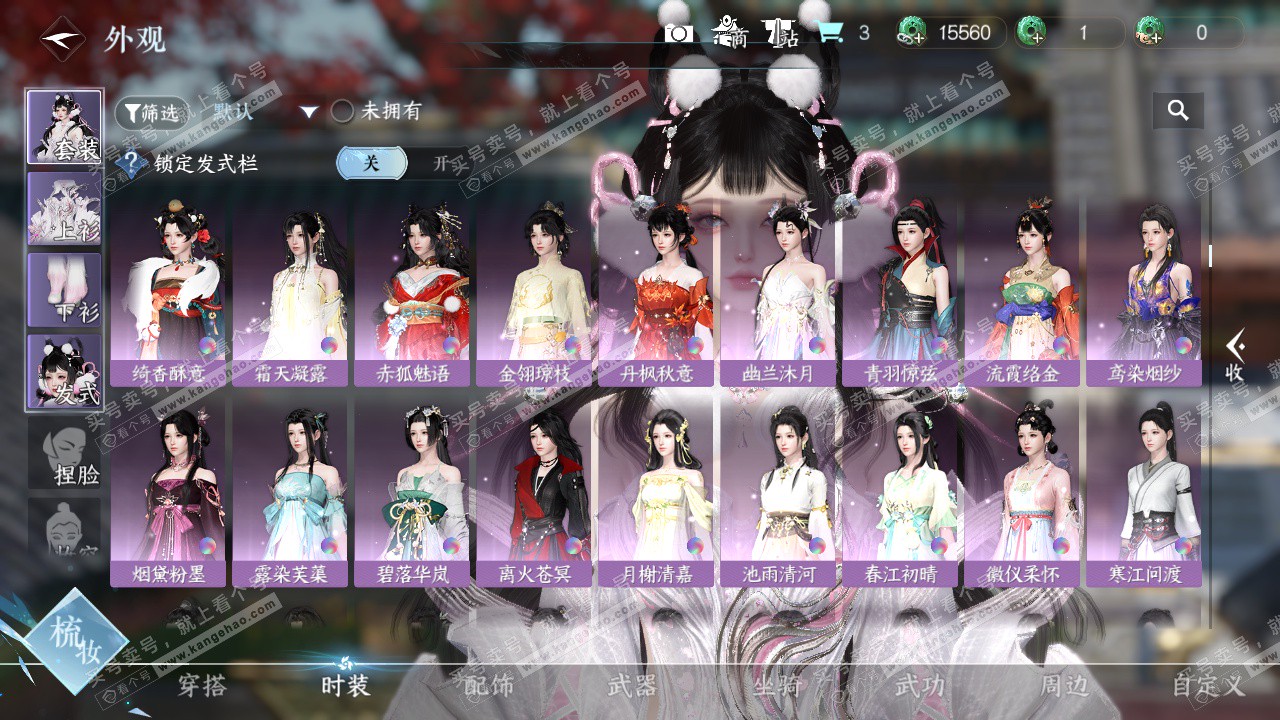Open the magnifier search button

(x=1178, y=111)
